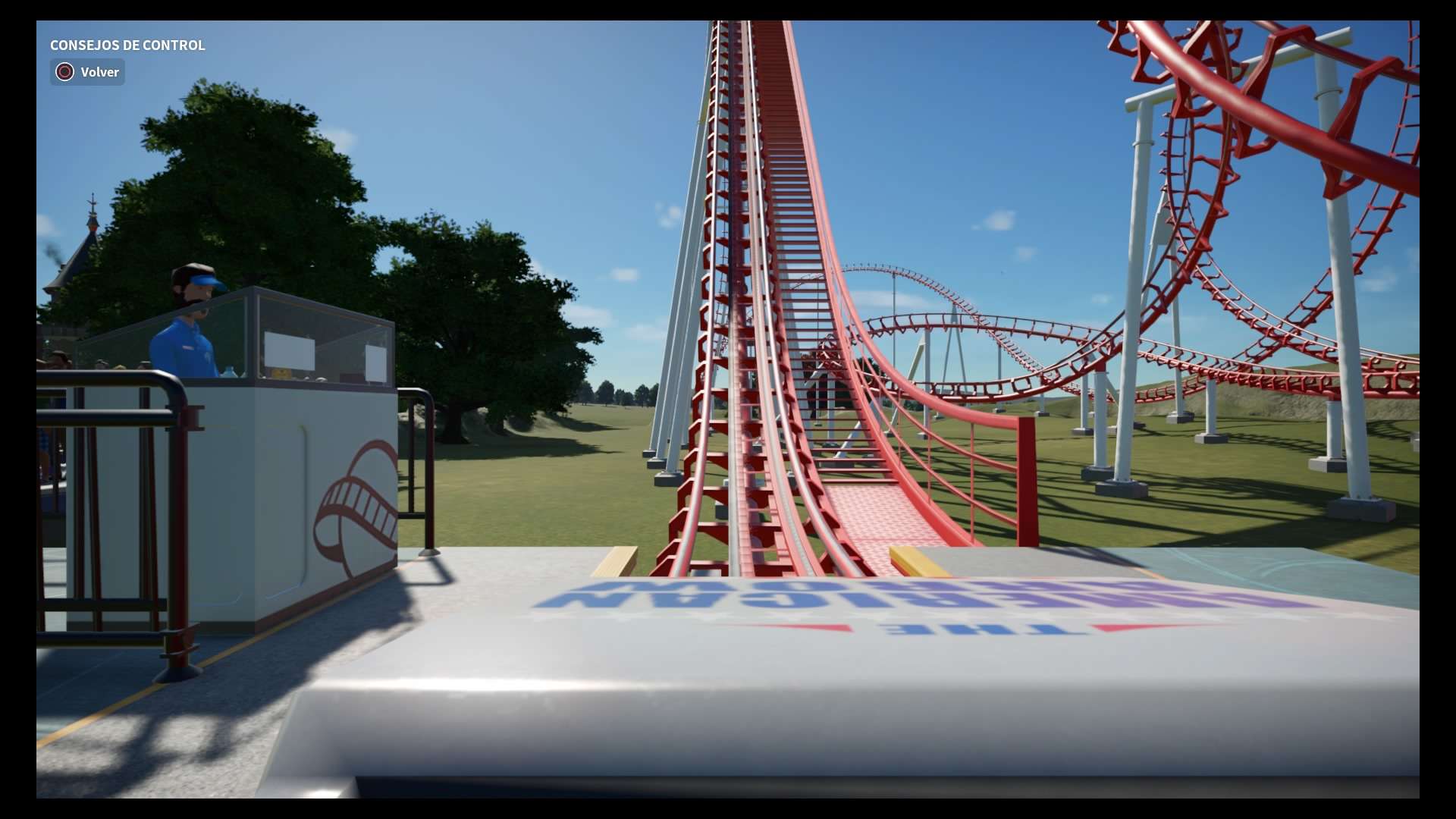
Task: Click the water bottle inside the operator booth
Action: click(x=227, y=372)
